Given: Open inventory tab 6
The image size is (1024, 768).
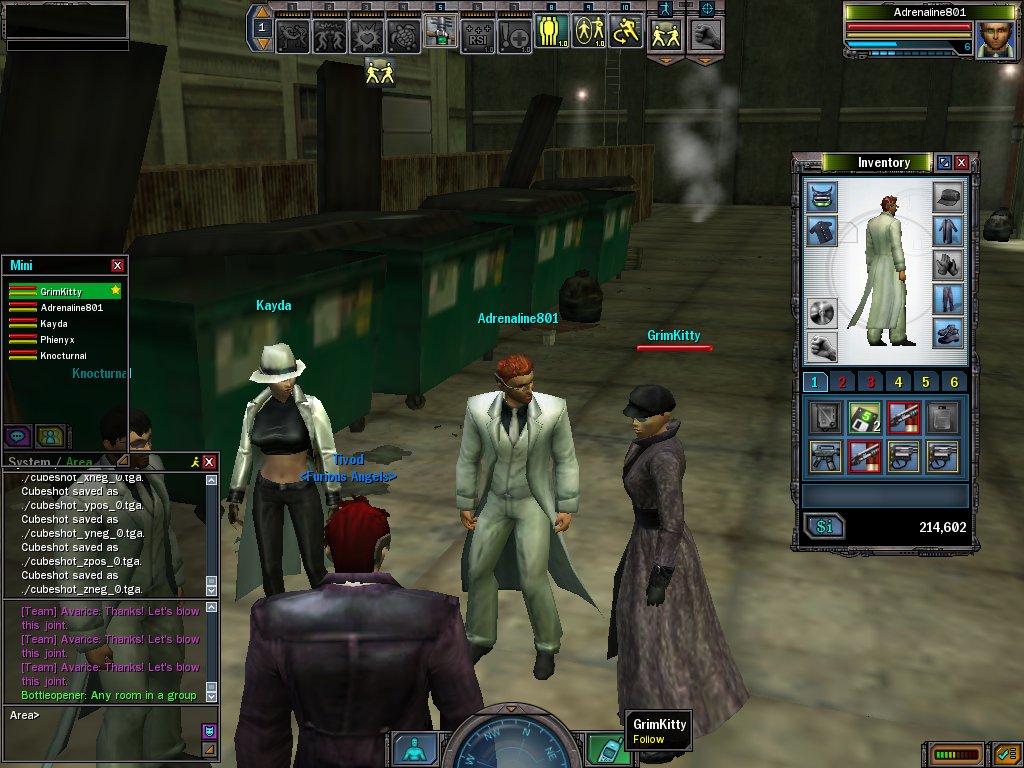Looking at the screenshot, I should [x=954, y=382].
